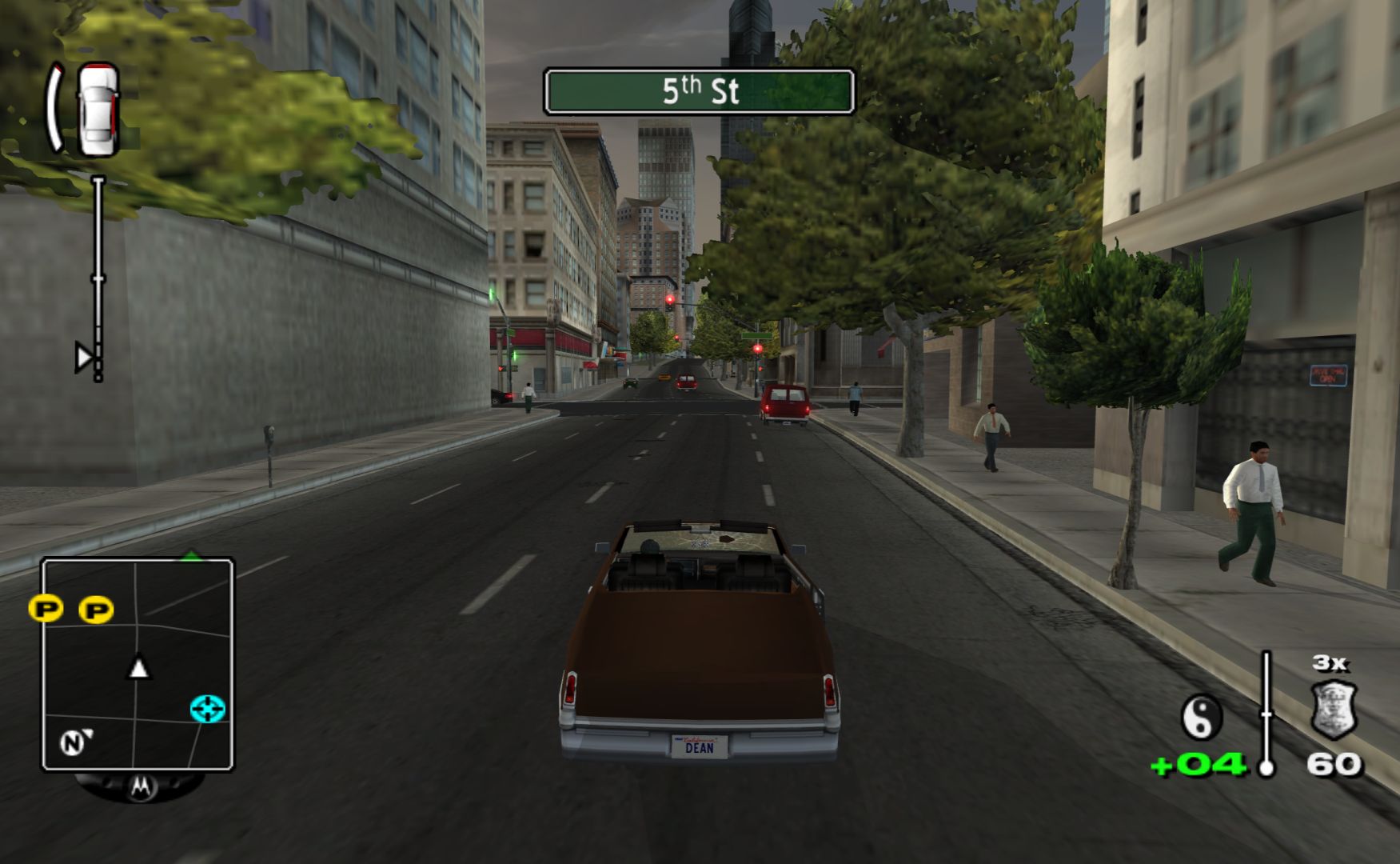Click the 5th St street sign
This screenshot has height=864, width=1400.
coord(700,91)
